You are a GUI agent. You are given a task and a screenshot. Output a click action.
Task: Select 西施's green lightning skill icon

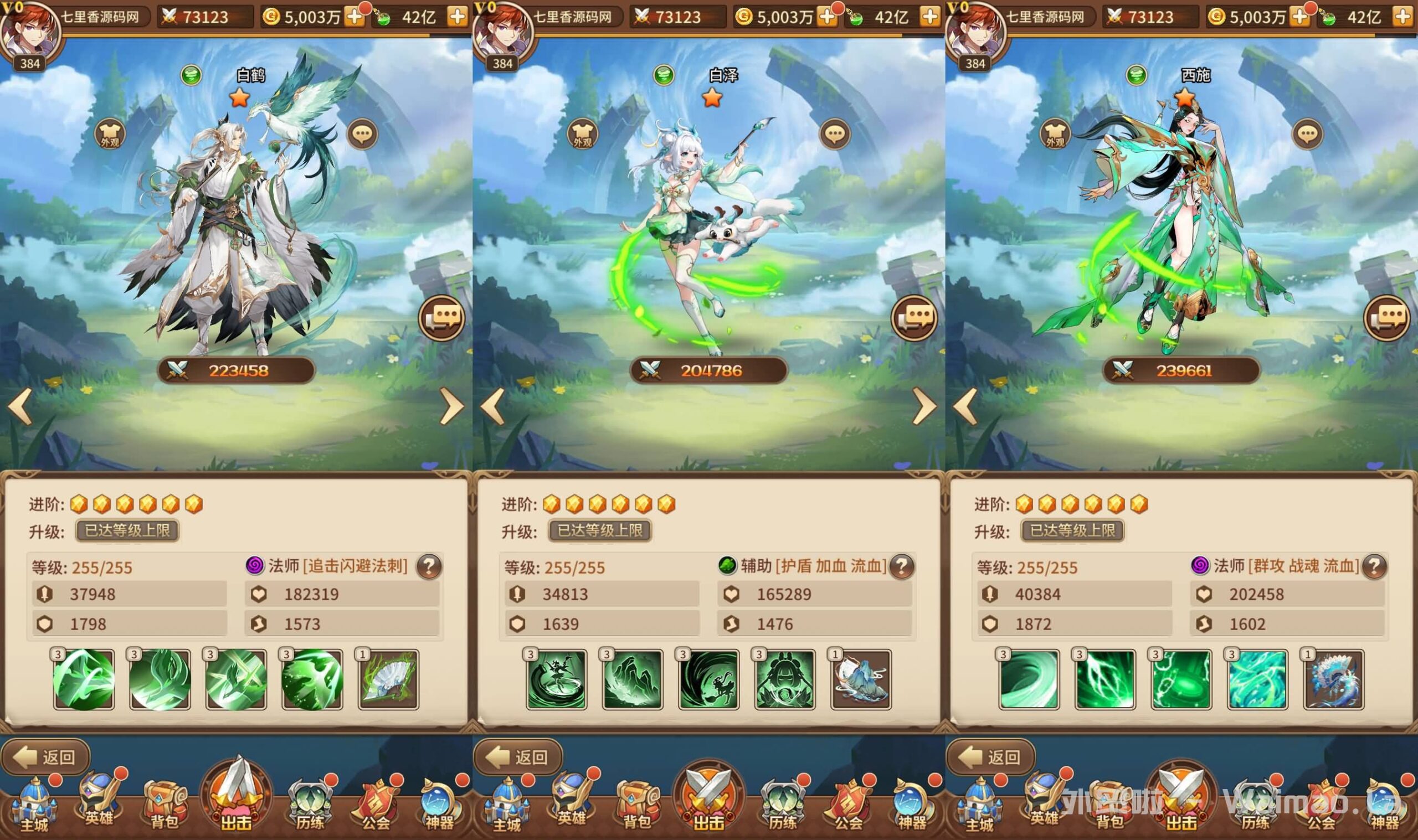click(1105, 679)
